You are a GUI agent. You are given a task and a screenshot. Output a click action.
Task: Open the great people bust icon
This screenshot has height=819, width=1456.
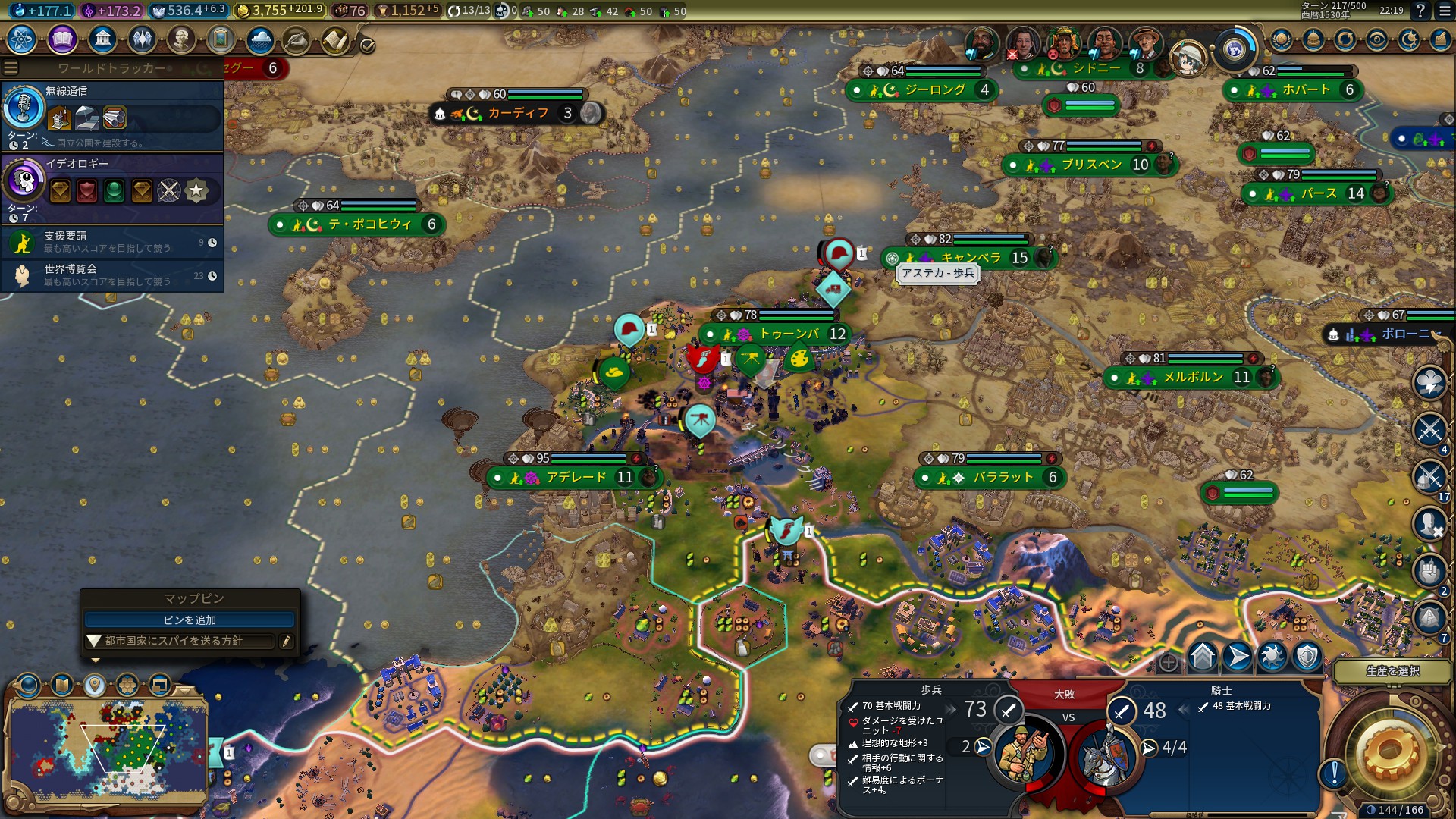click(181, 39)
